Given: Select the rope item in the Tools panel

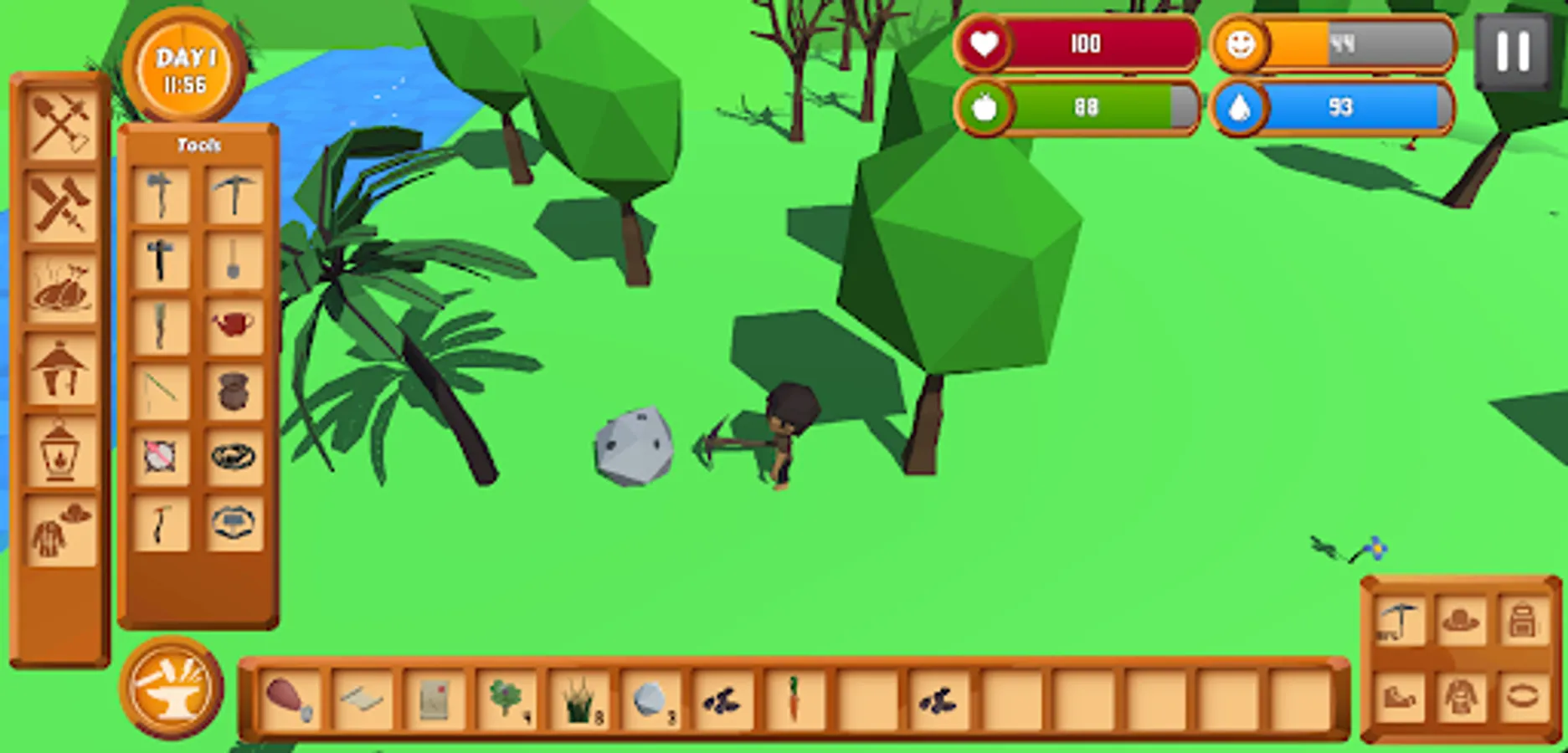Looking at the screenshot, I should coord(234,458).
